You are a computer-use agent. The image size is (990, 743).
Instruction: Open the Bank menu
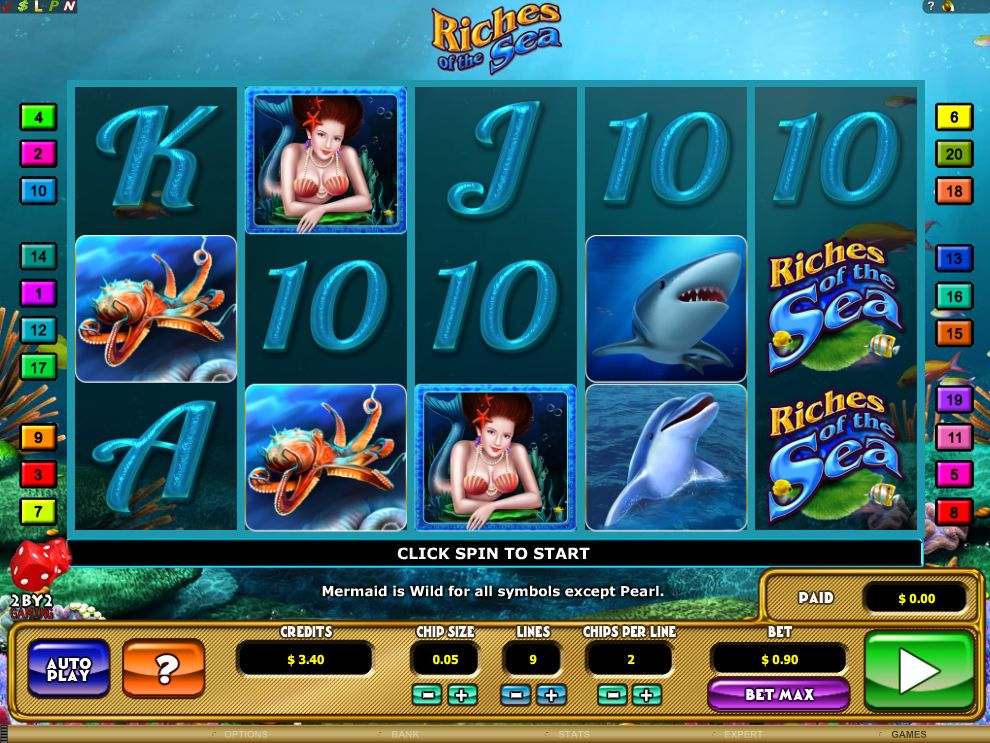[x=405, y=735]
